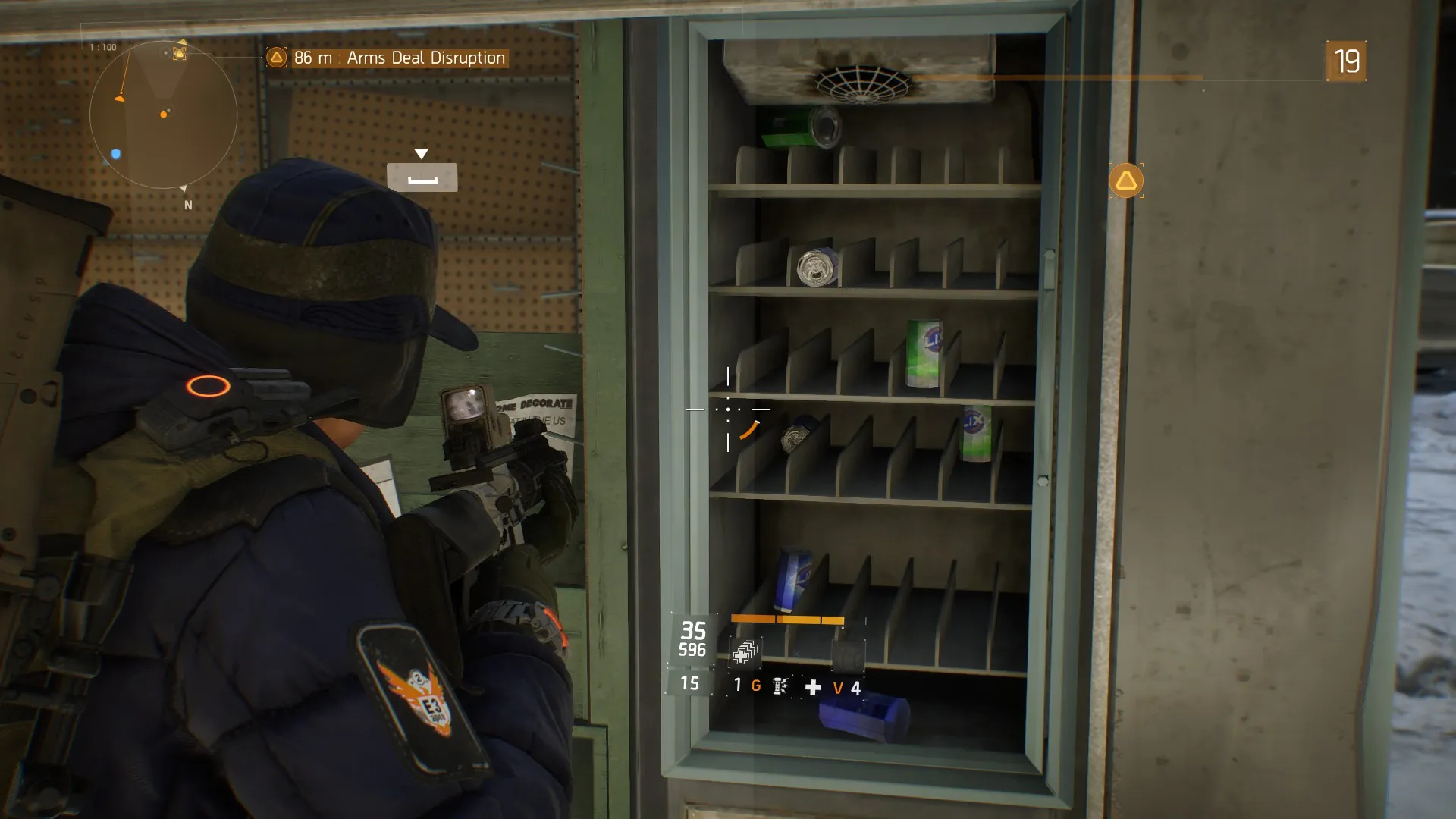Viewport: 1456px width, 819px height.
Task: Select the empty second skill slot
Action: (x=848, y=654)
